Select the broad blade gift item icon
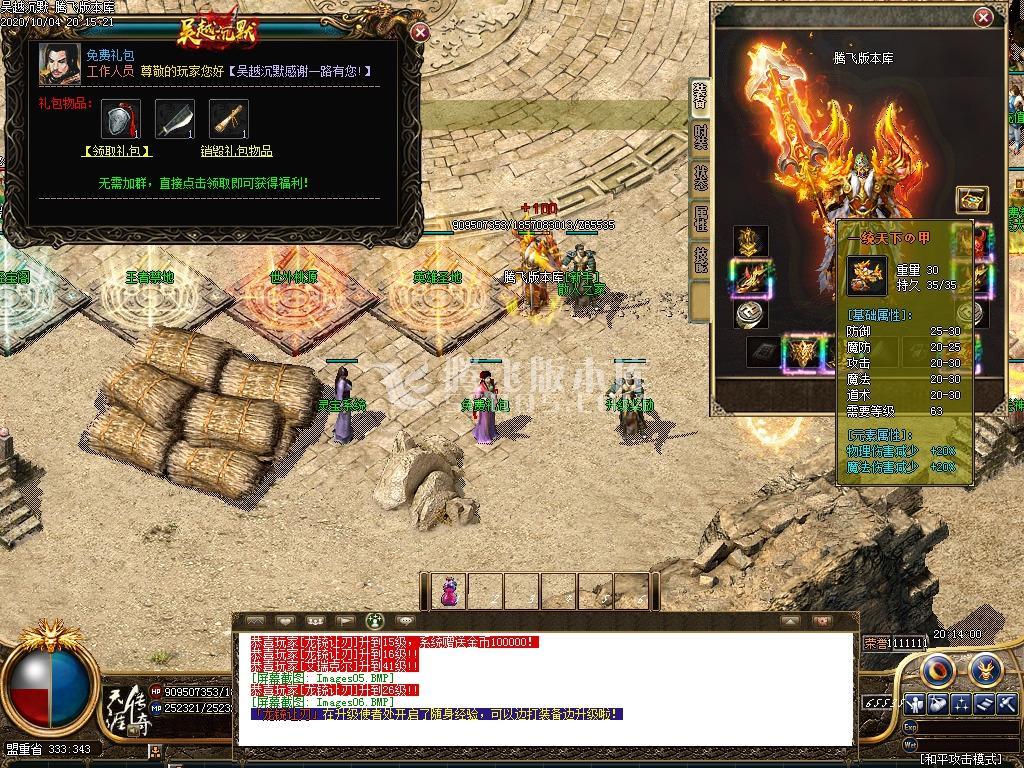This screenshot has height=768, width=1024. pos(174,119)
